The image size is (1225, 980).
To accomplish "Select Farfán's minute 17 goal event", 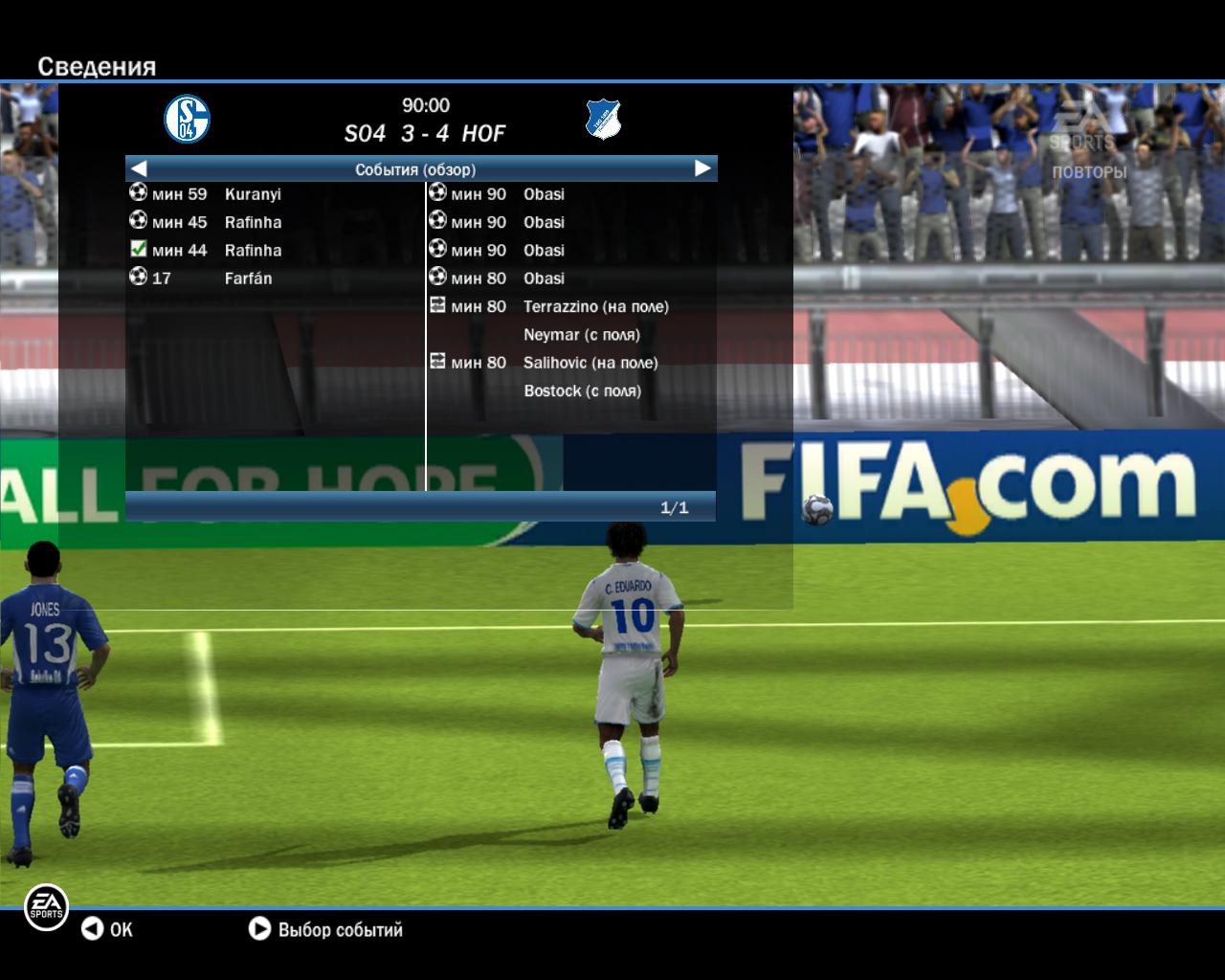I will [248, 278].
